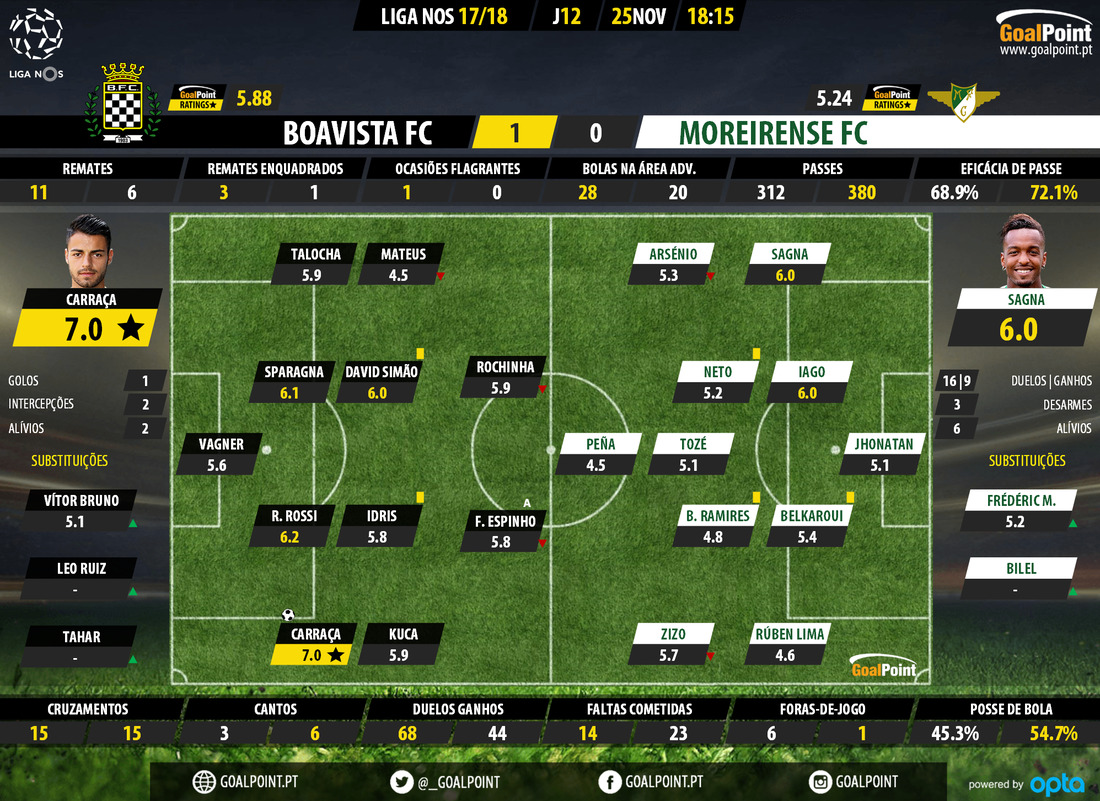The image size is (1100, 801).
Task: Choose the Rochinha player tag
Action: [506, 378]
